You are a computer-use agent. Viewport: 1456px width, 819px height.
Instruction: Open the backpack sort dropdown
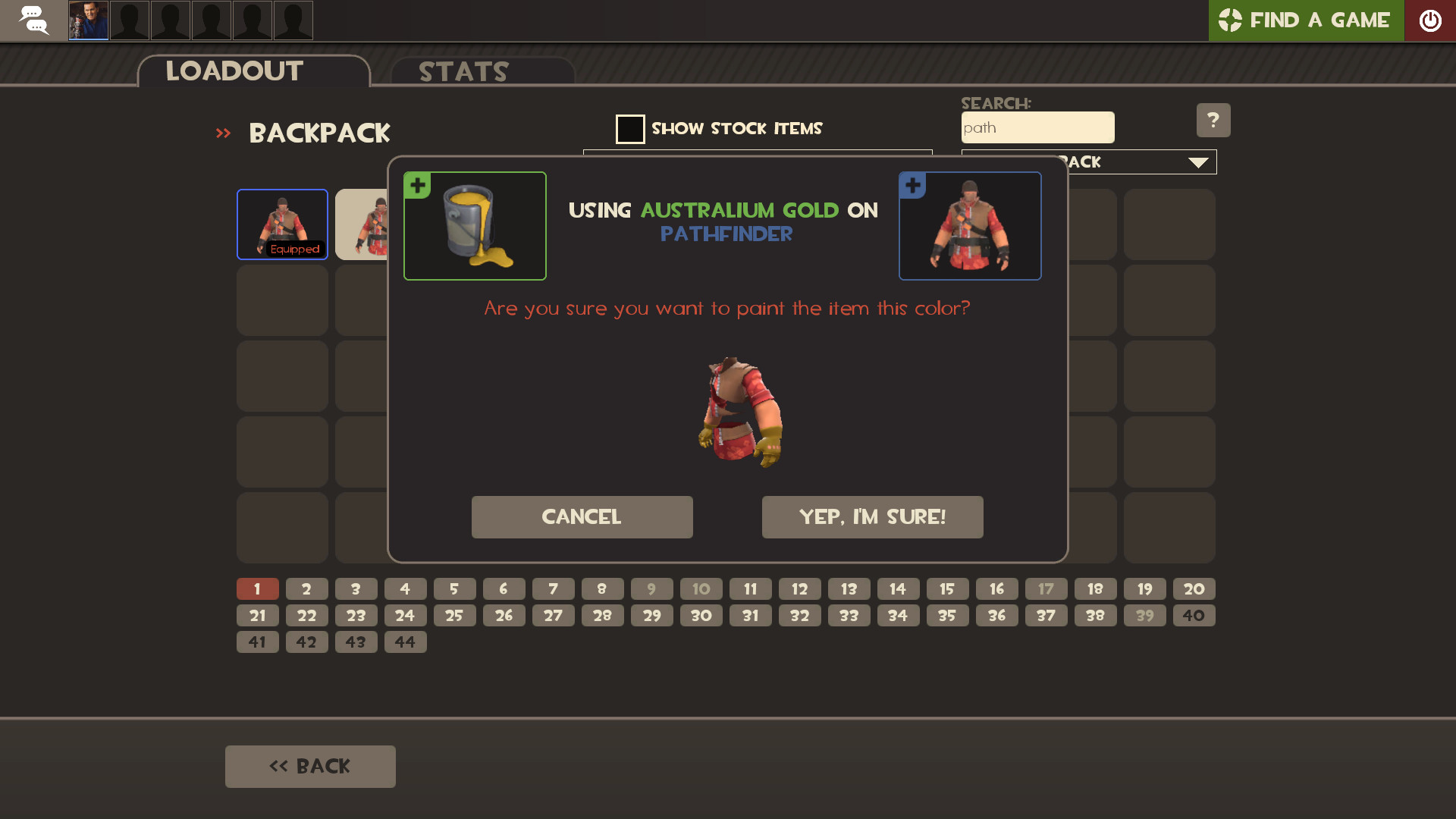tap(1197, 162)
